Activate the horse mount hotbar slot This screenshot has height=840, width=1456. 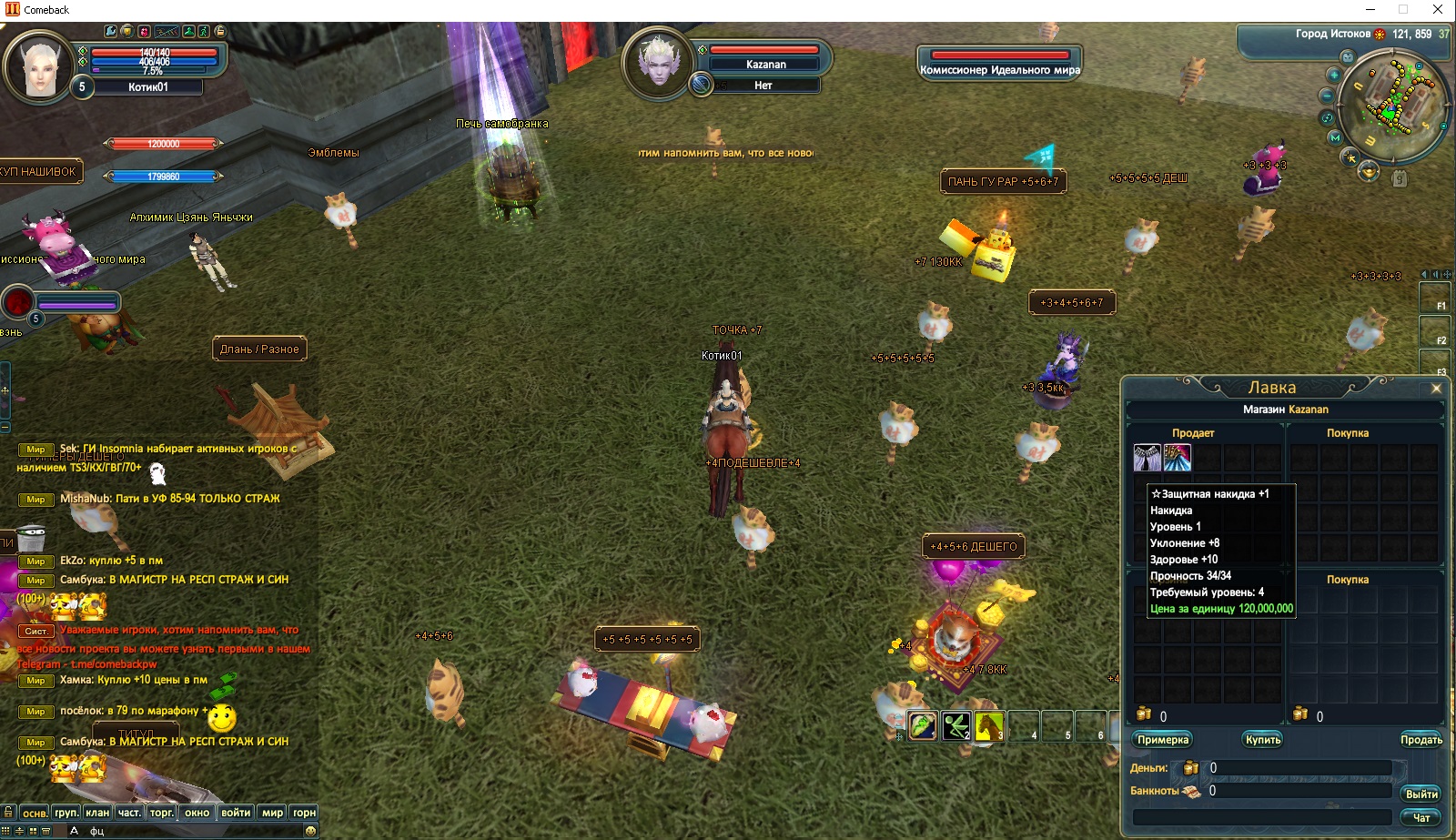pyautogui.click(x=989, y=726)
